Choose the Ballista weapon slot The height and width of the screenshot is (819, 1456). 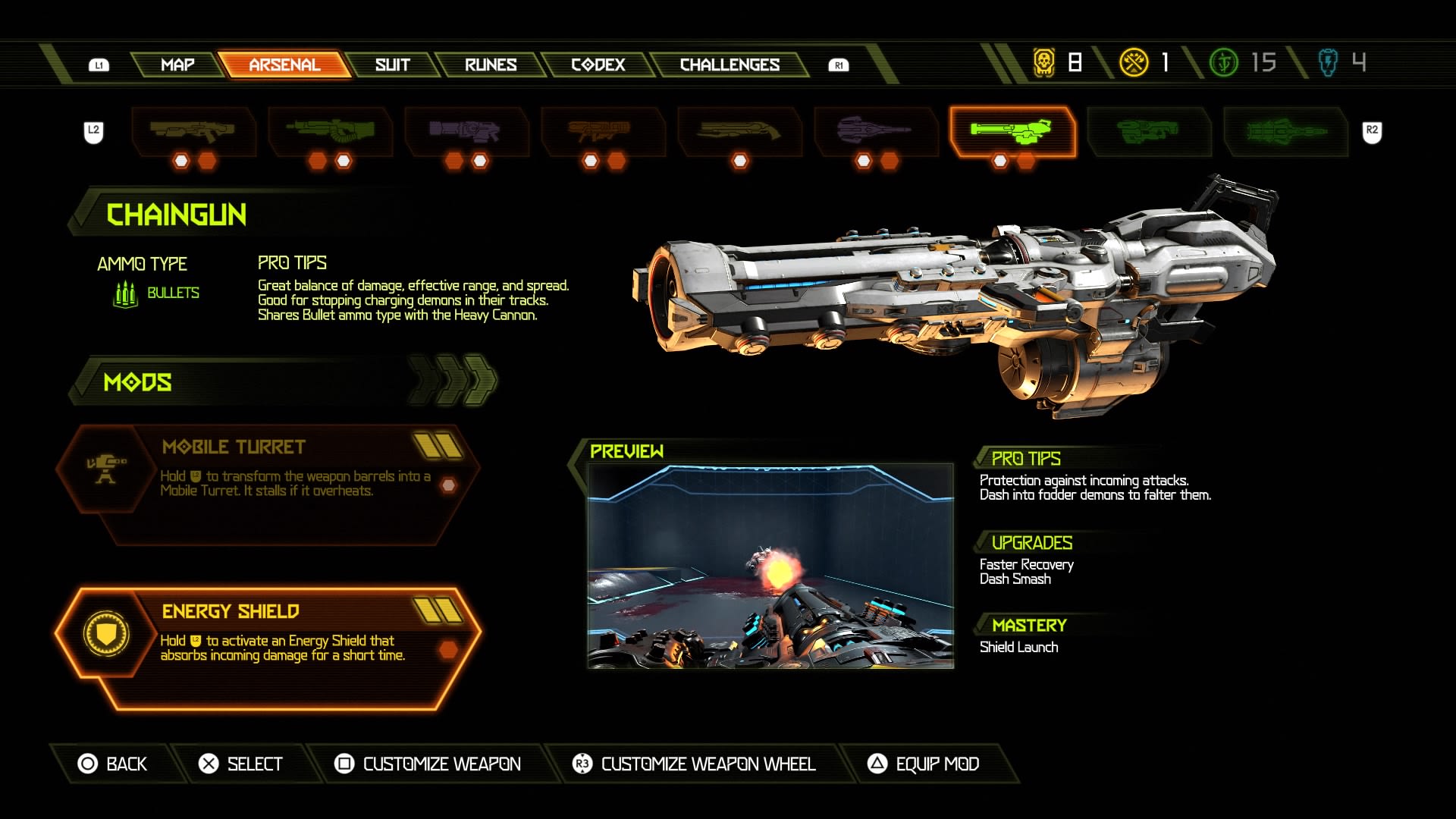pos(876,132)
